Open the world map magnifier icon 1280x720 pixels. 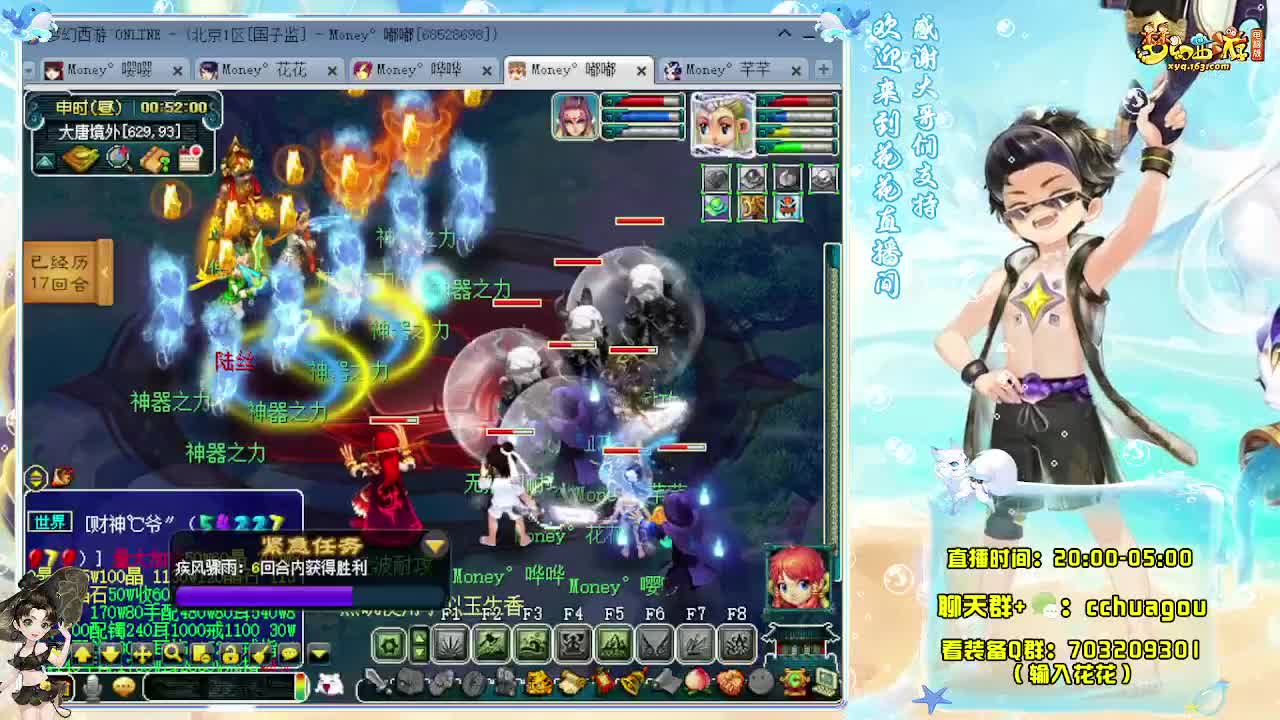(x=118, y=157)
